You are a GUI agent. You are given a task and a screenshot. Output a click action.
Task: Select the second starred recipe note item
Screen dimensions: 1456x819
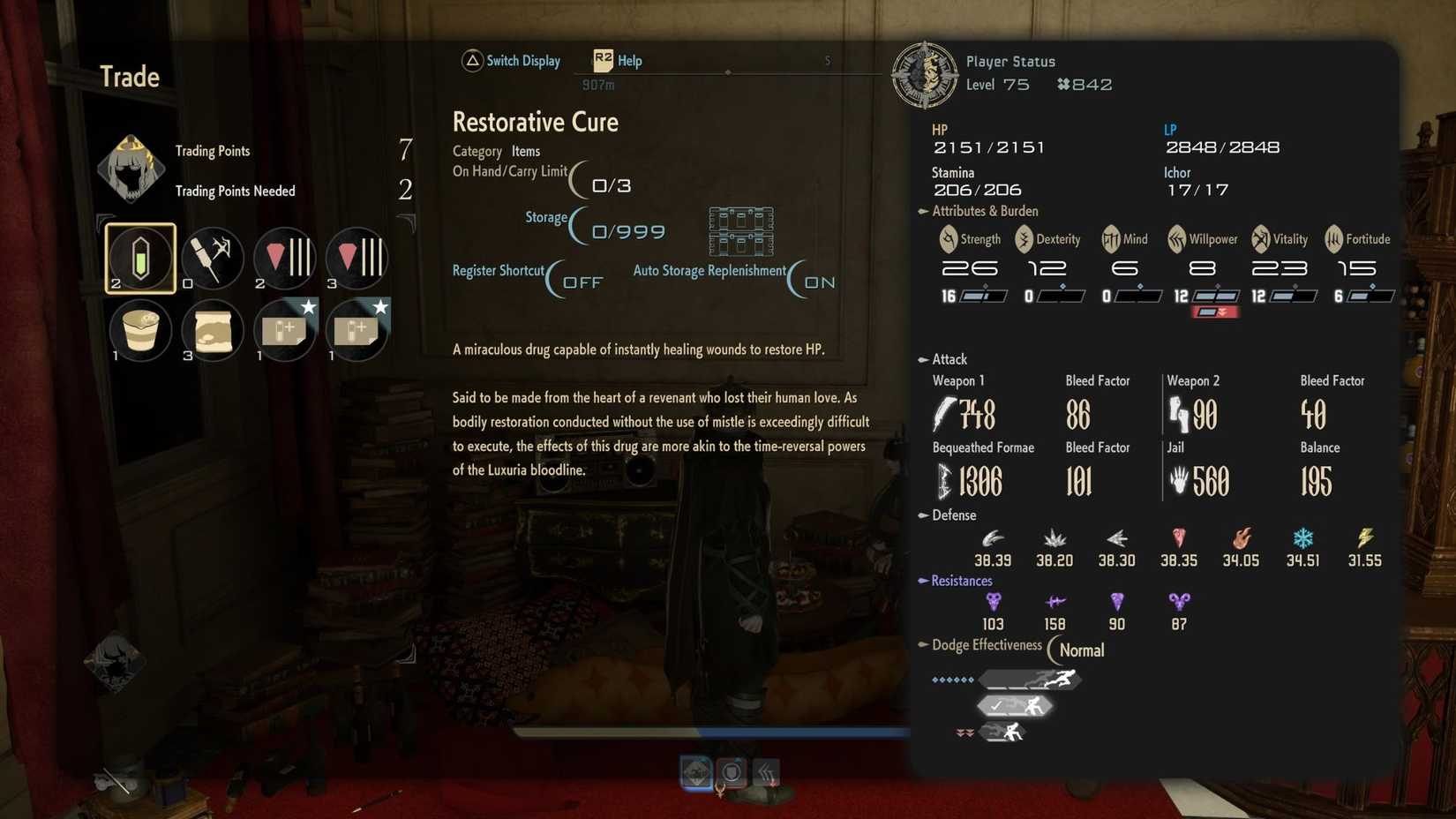356,329
